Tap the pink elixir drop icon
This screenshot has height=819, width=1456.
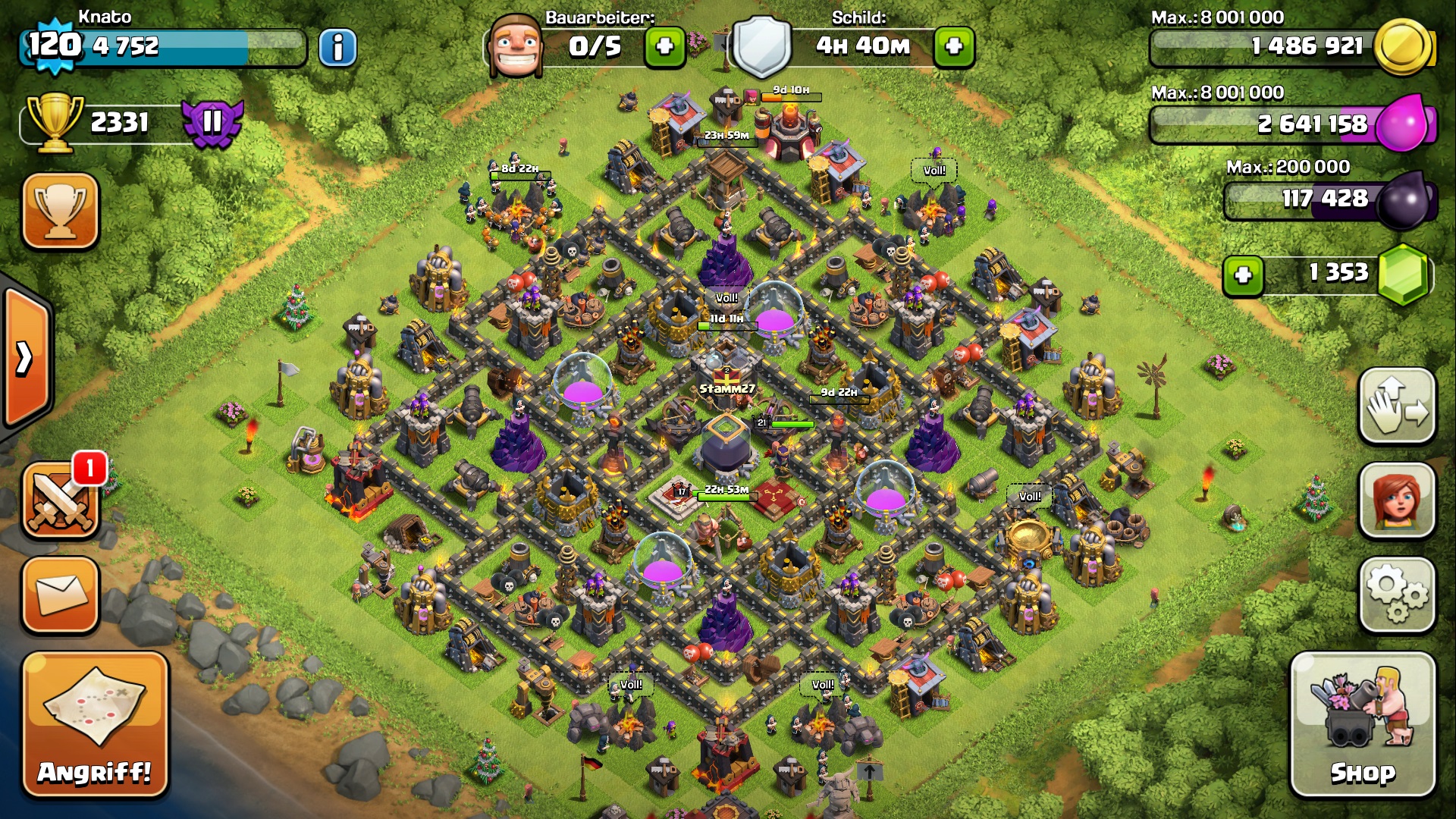coord(1403,123)
